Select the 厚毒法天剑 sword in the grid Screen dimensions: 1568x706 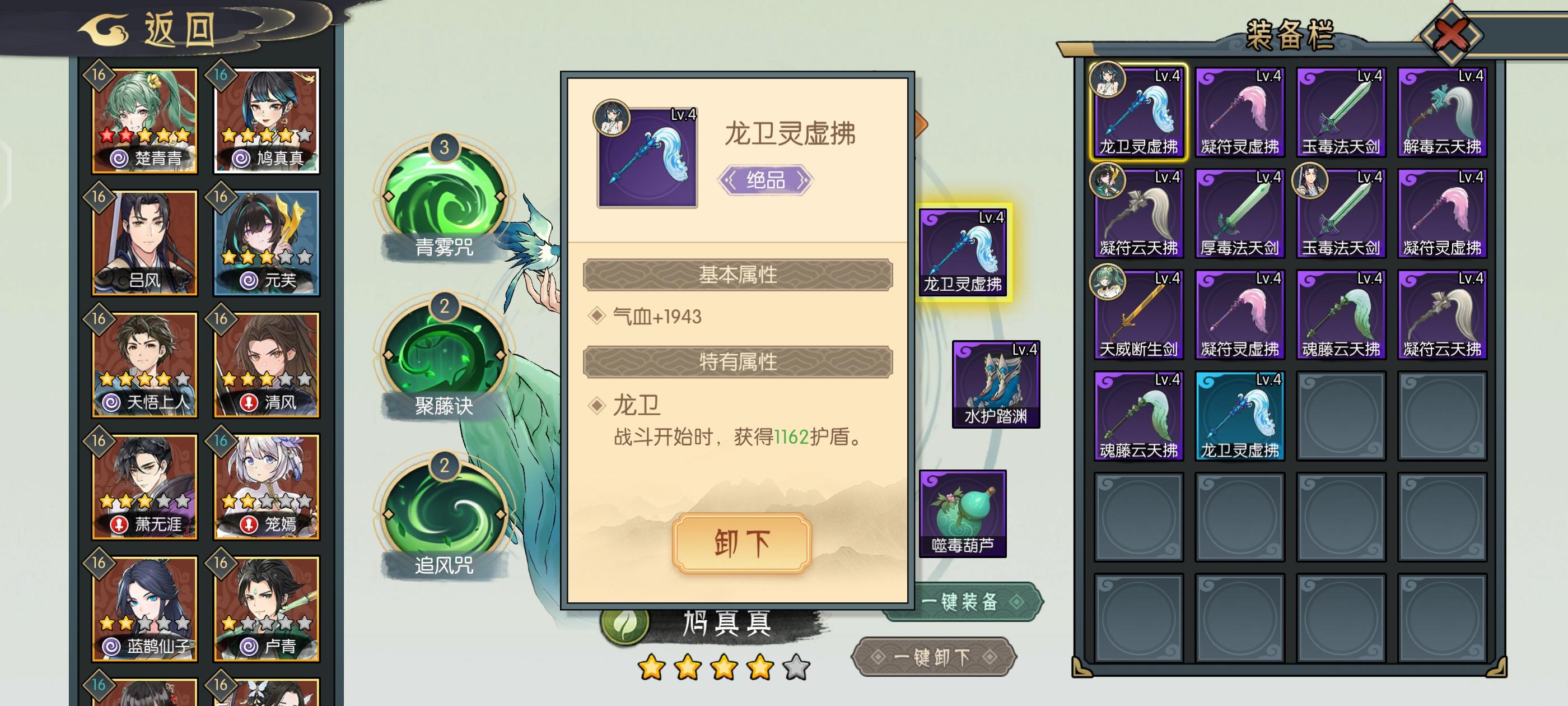[1239, 213]
